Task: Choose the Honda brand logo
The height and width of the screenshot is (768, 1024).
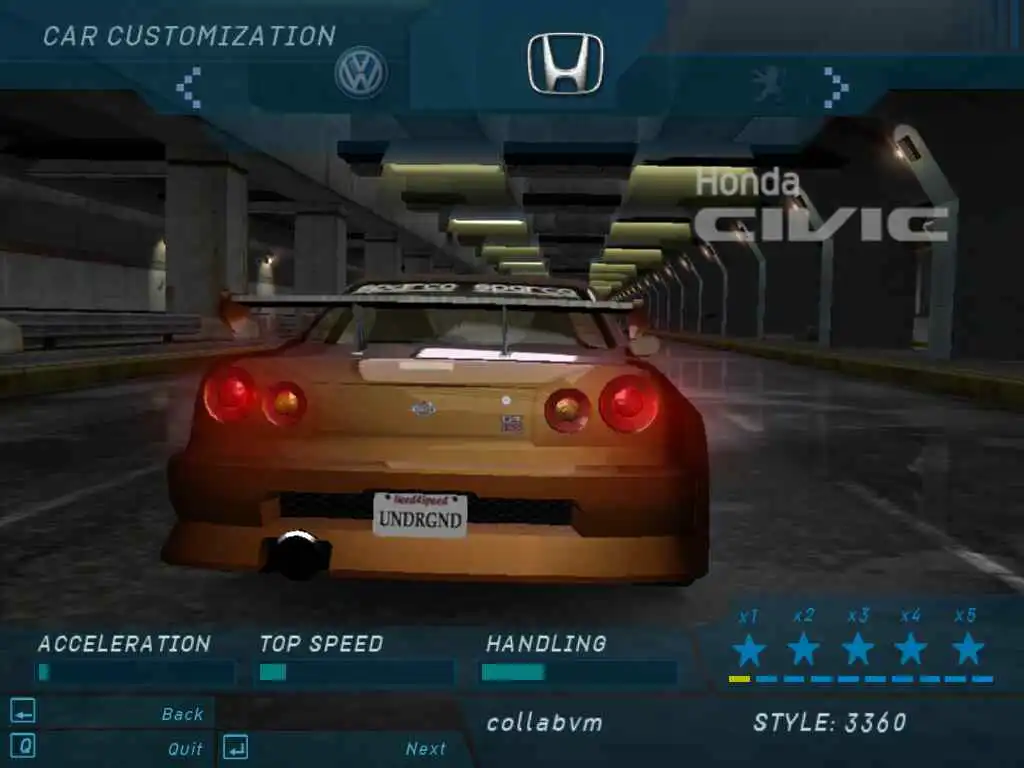Action: coord(565,63)
